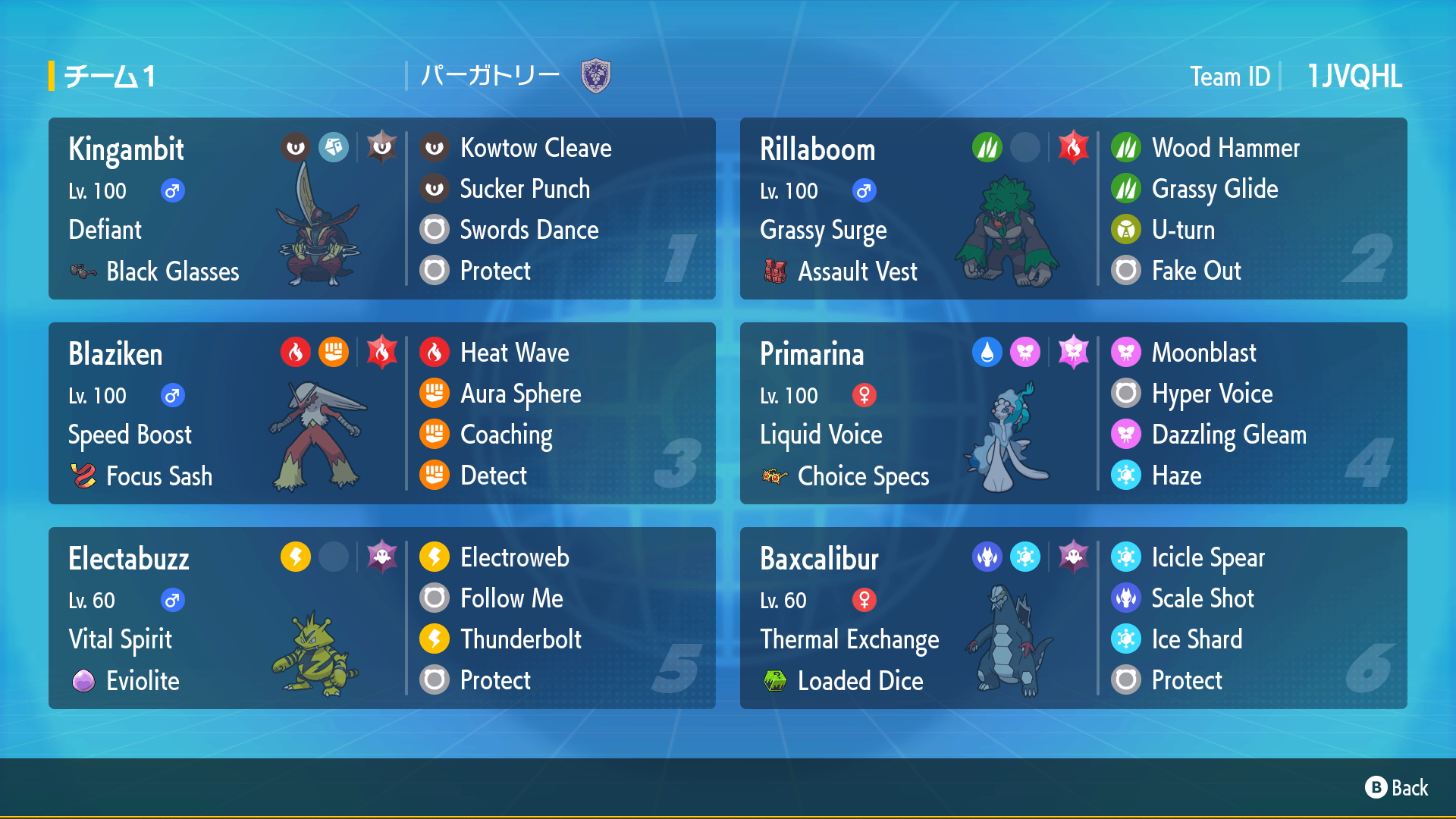The width and height of the screenshot is (1456, 819).
Task: Select the Kingambit team card
Action: point(381,209)
